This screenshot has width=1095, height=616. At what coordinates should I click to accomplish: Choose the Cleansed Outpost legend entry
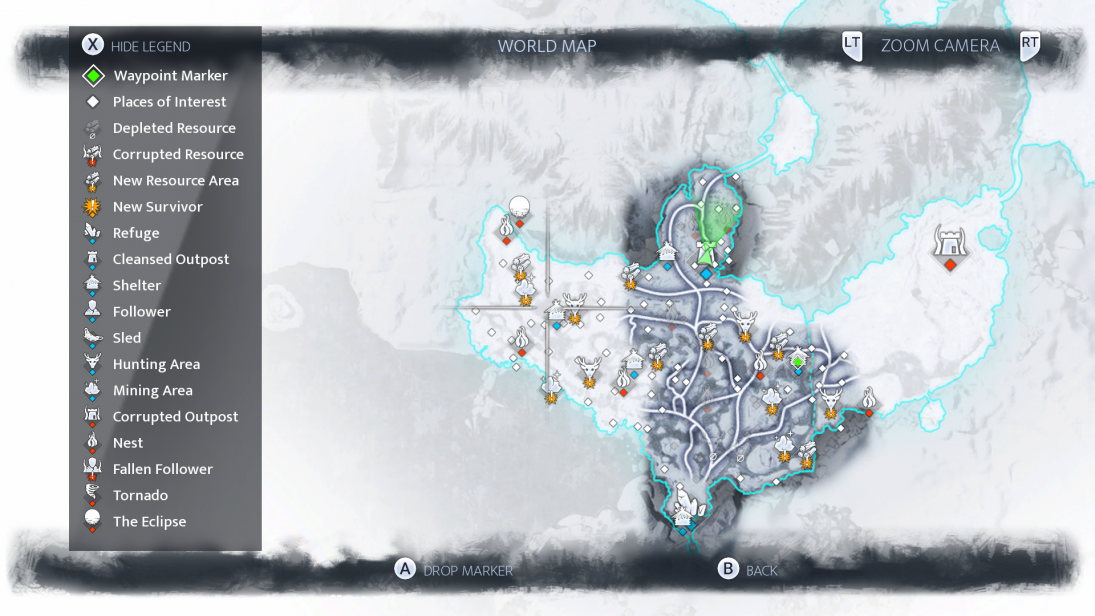tap(170, 259)
